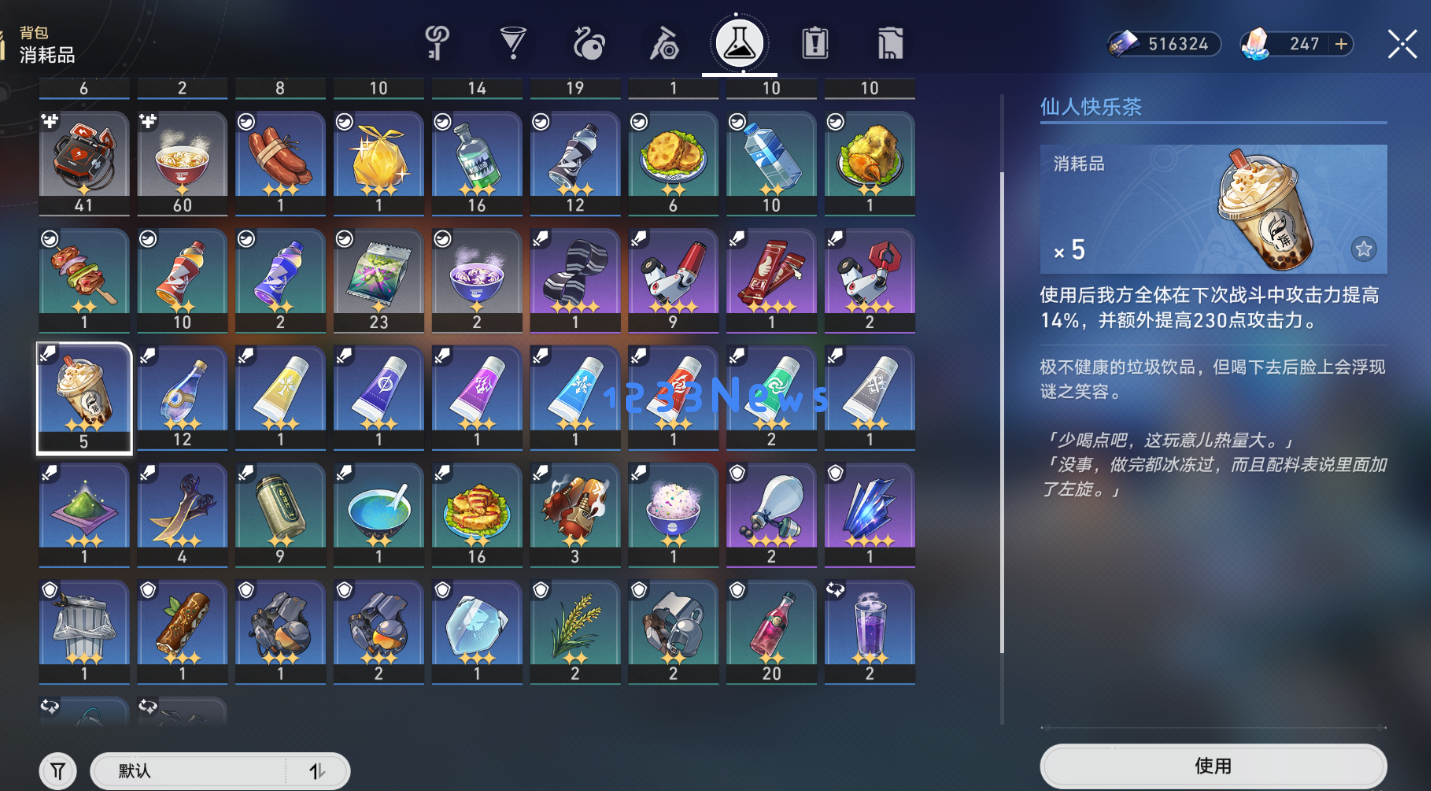Close the backpack with the X button
Screen dimensions: 1431x791
(x=1401, y=43)
